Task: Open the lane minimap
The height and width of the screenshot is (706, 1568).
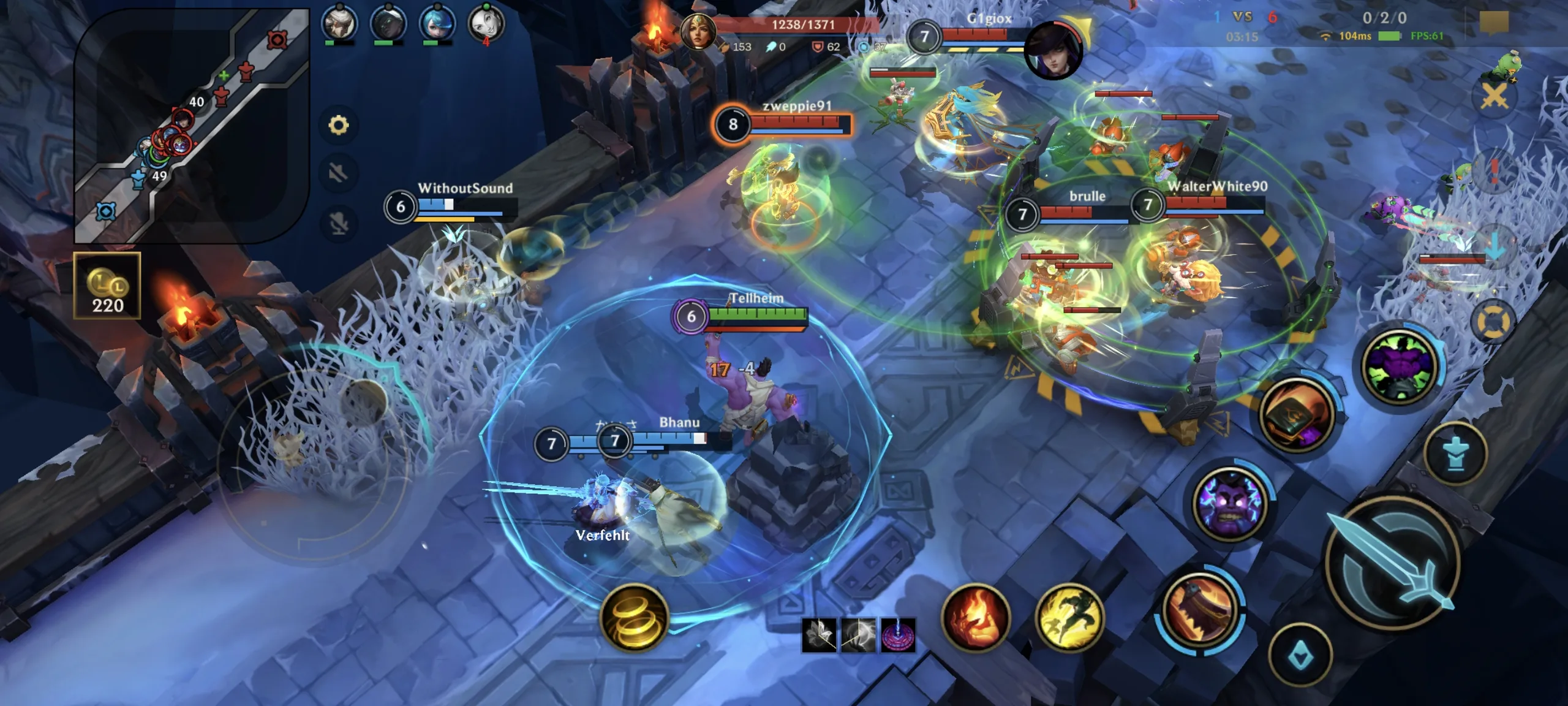Action: (191, 126)
